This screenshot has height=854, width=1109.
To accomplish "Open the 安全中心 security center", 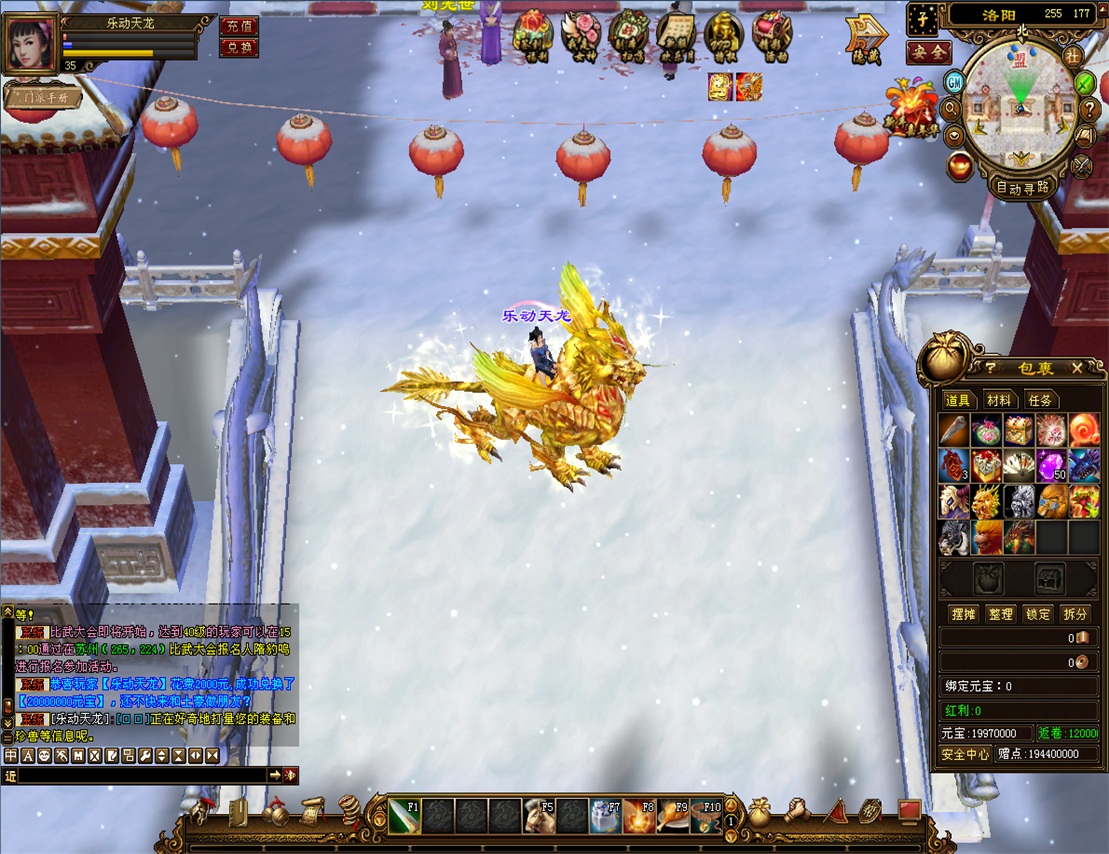I will point(965,754).
